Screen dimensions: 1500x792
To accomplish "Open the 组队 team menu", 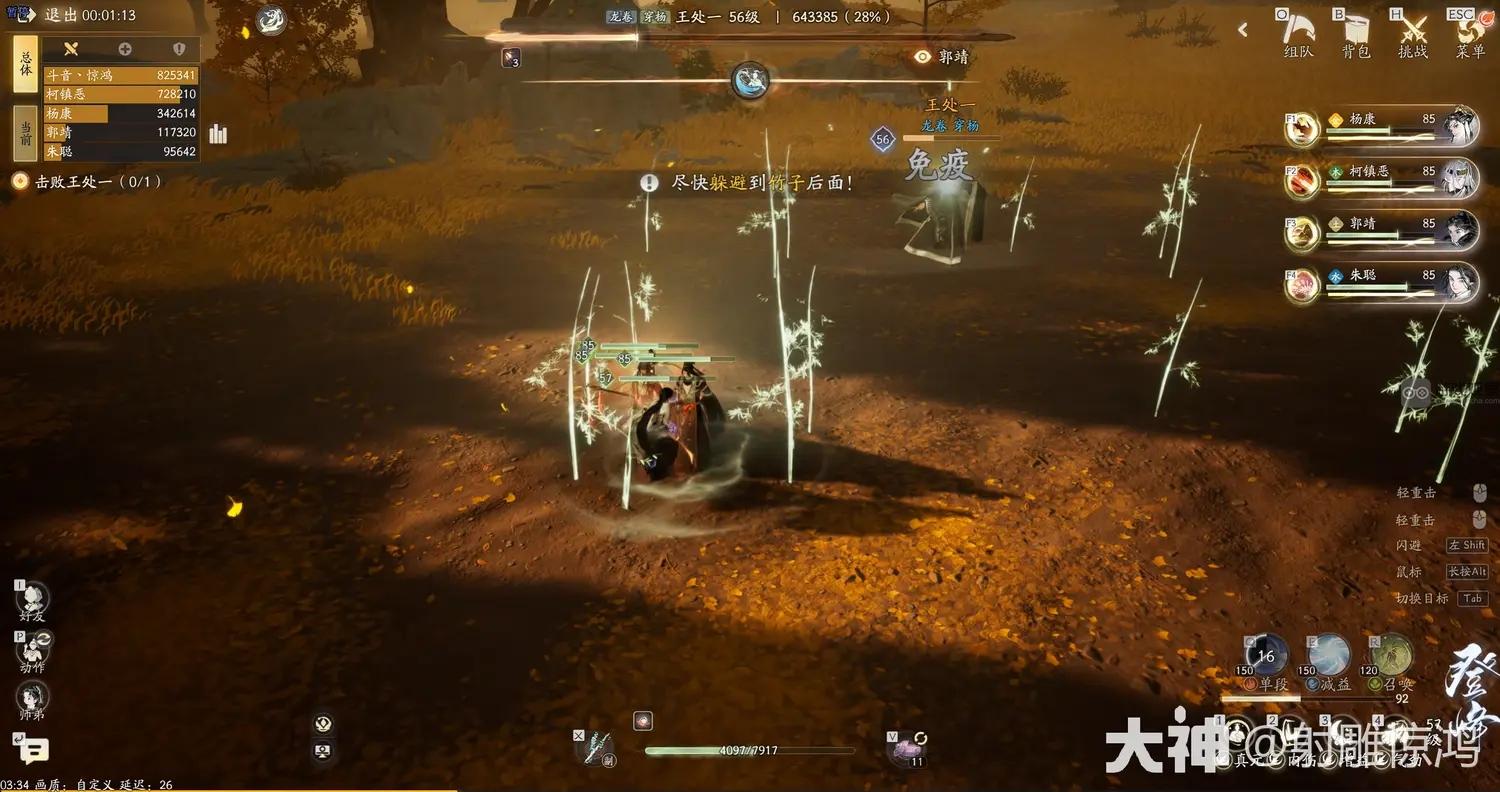I will [x=1298, y=34].
